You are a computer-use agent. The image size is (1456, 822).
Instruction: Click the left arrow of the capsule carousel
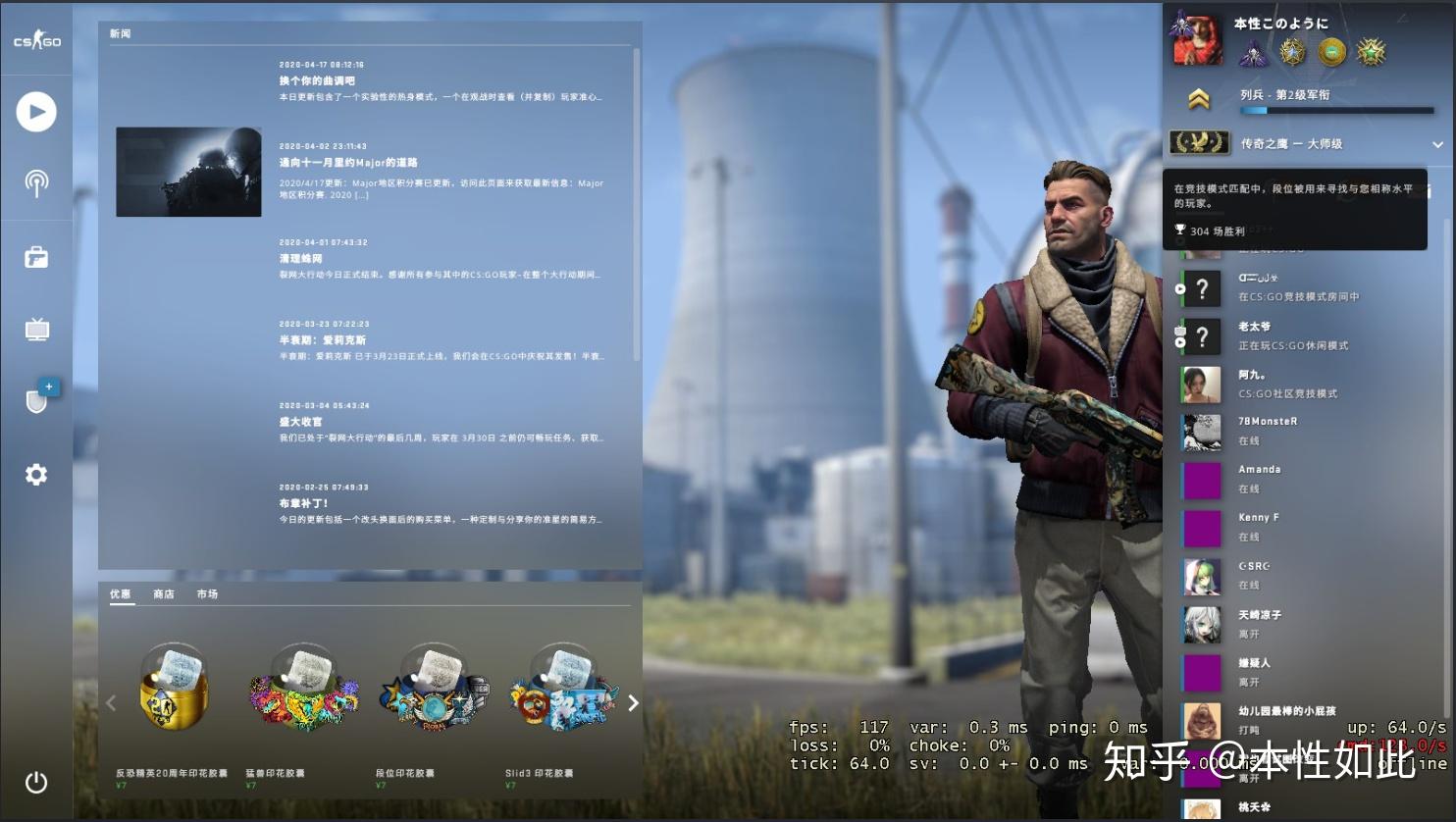point(111,703)
